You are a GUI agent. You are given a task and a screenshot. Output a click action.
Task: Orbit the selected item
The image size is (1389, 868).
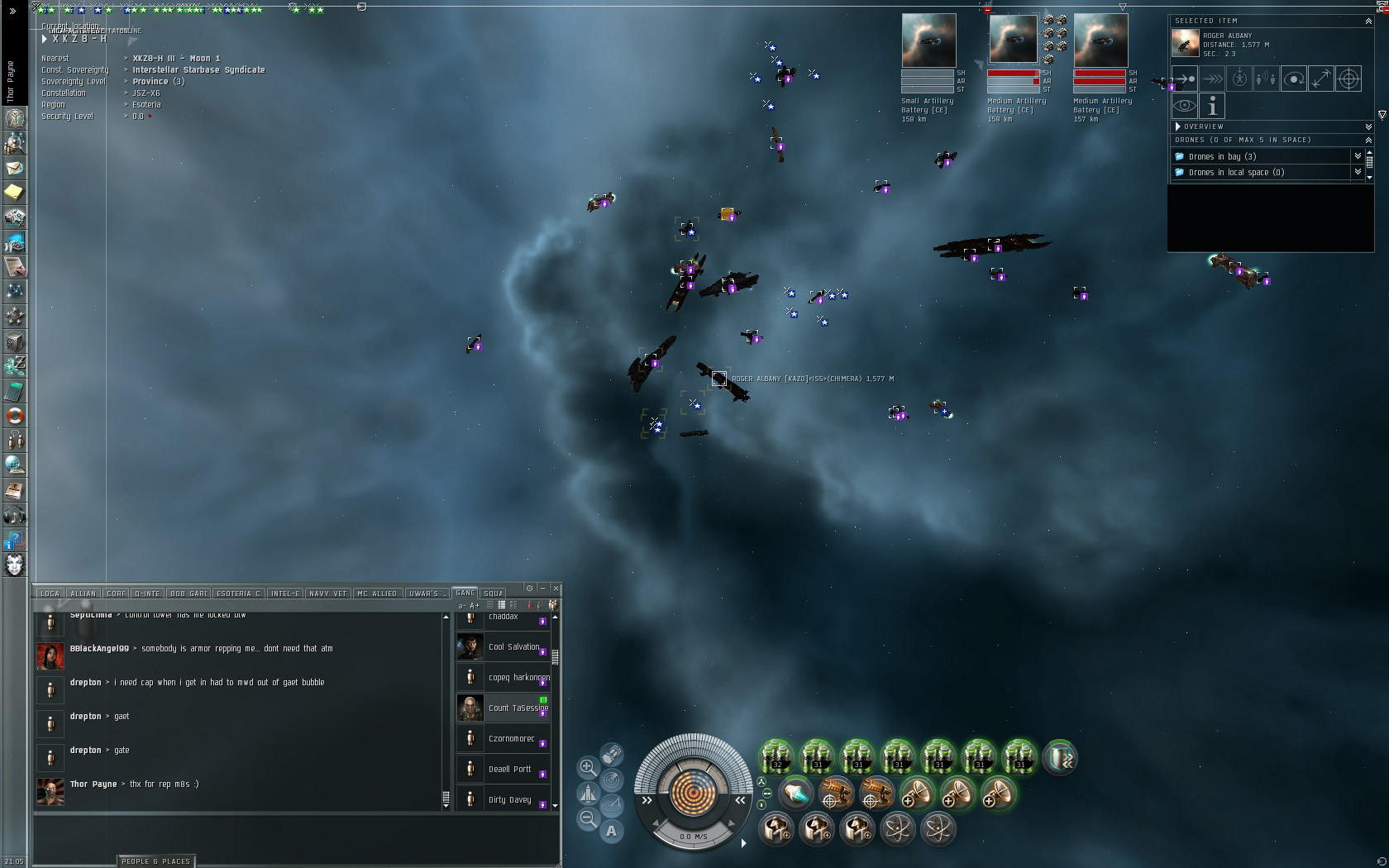[1294, 79]
